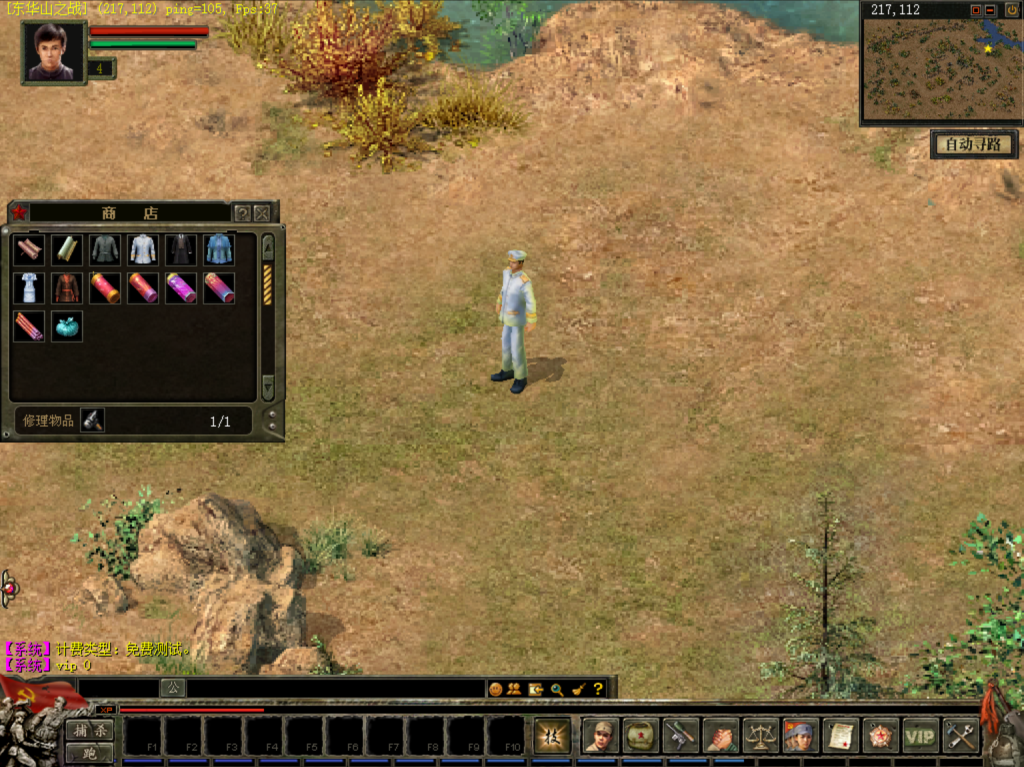Toggle the run mode button

coord(90,753)
